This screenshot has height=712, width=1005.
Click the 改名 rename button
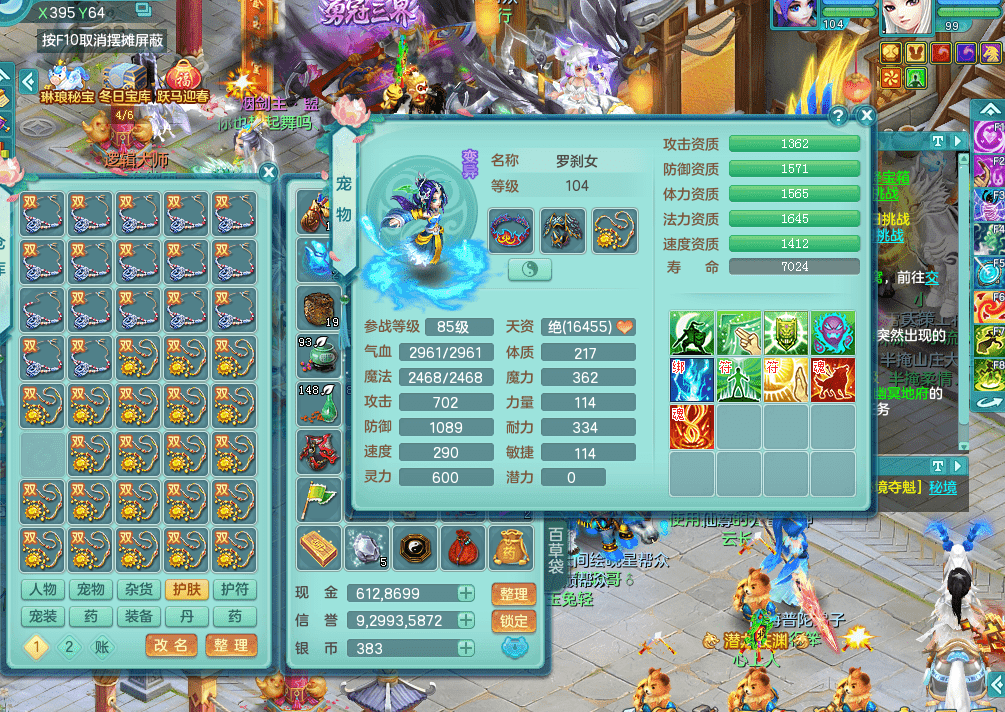point(171,646)
